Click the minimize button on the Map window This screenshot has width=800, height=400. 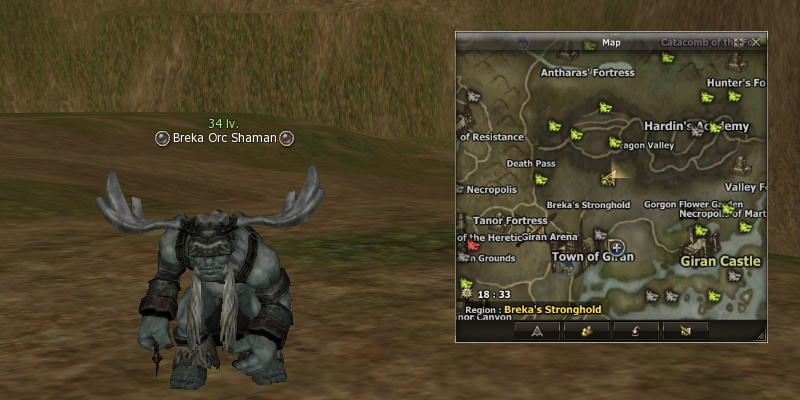[x=740, y=42]
